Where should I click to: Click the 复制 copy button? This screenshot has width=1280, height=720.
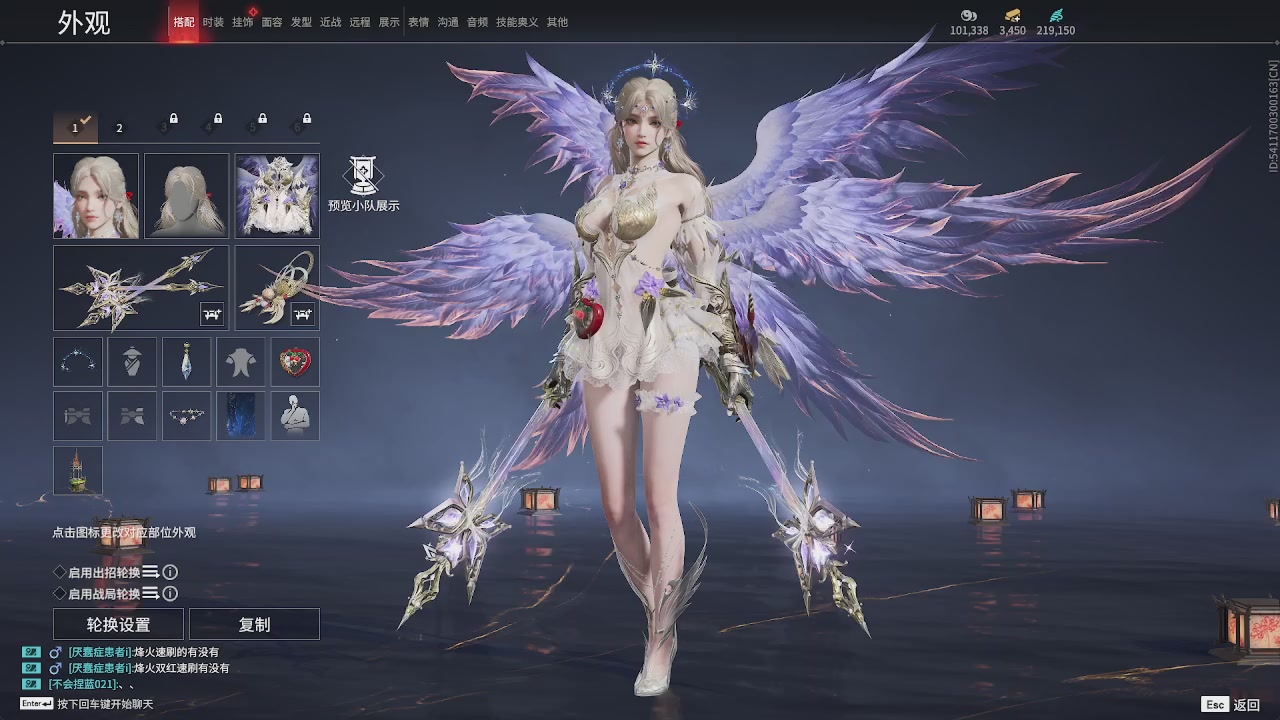coord(254,624)
